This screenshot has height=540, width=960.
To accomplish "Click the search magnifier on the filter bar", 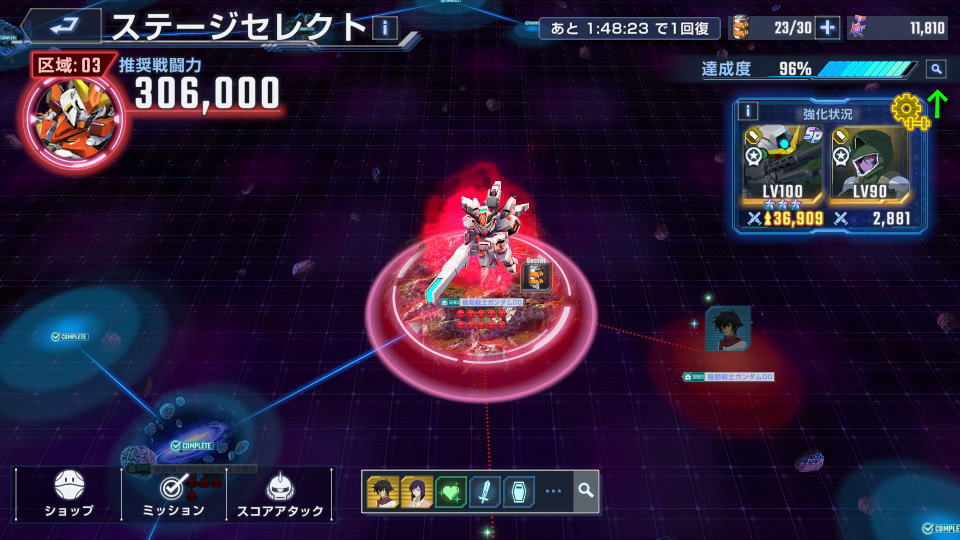I will point(586,491).
